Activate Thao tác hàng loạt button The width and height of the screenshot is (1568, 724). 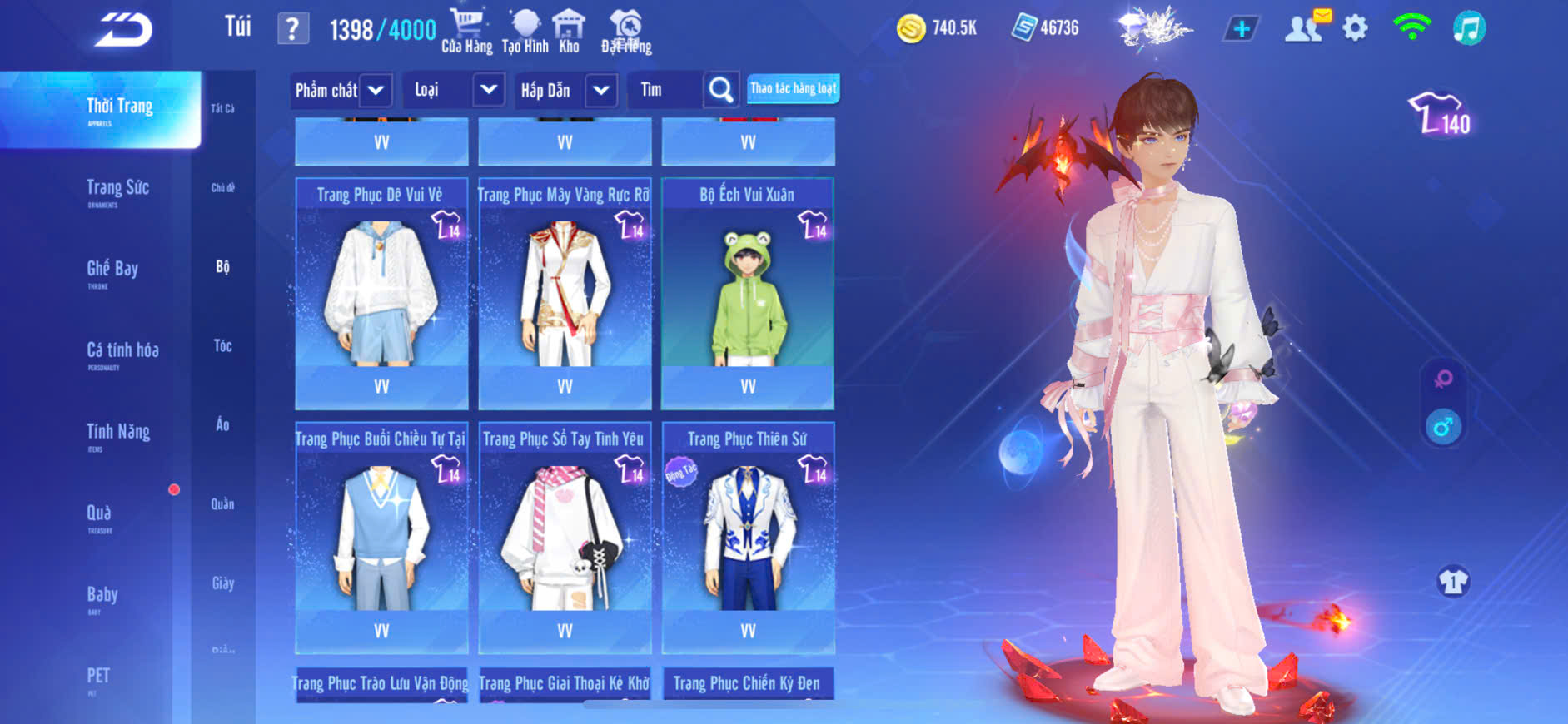pyautogui.click(x=793, y=88)
